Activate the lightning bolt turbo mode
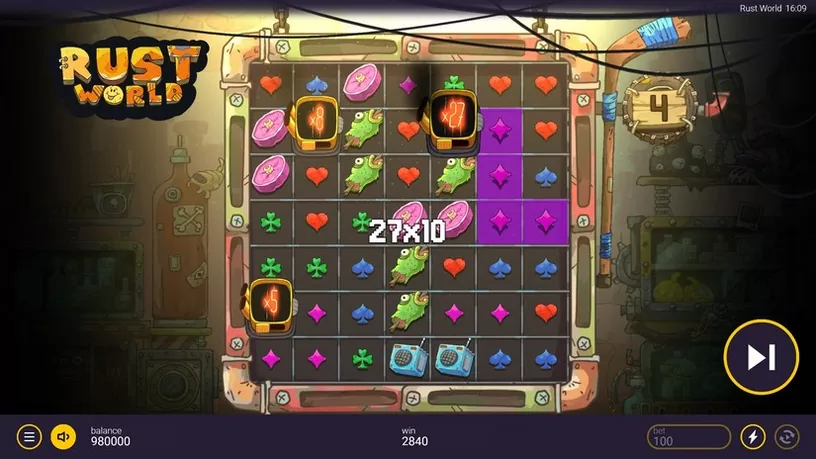The width and height of the screenshot is (816, 459). coord(752,437)
